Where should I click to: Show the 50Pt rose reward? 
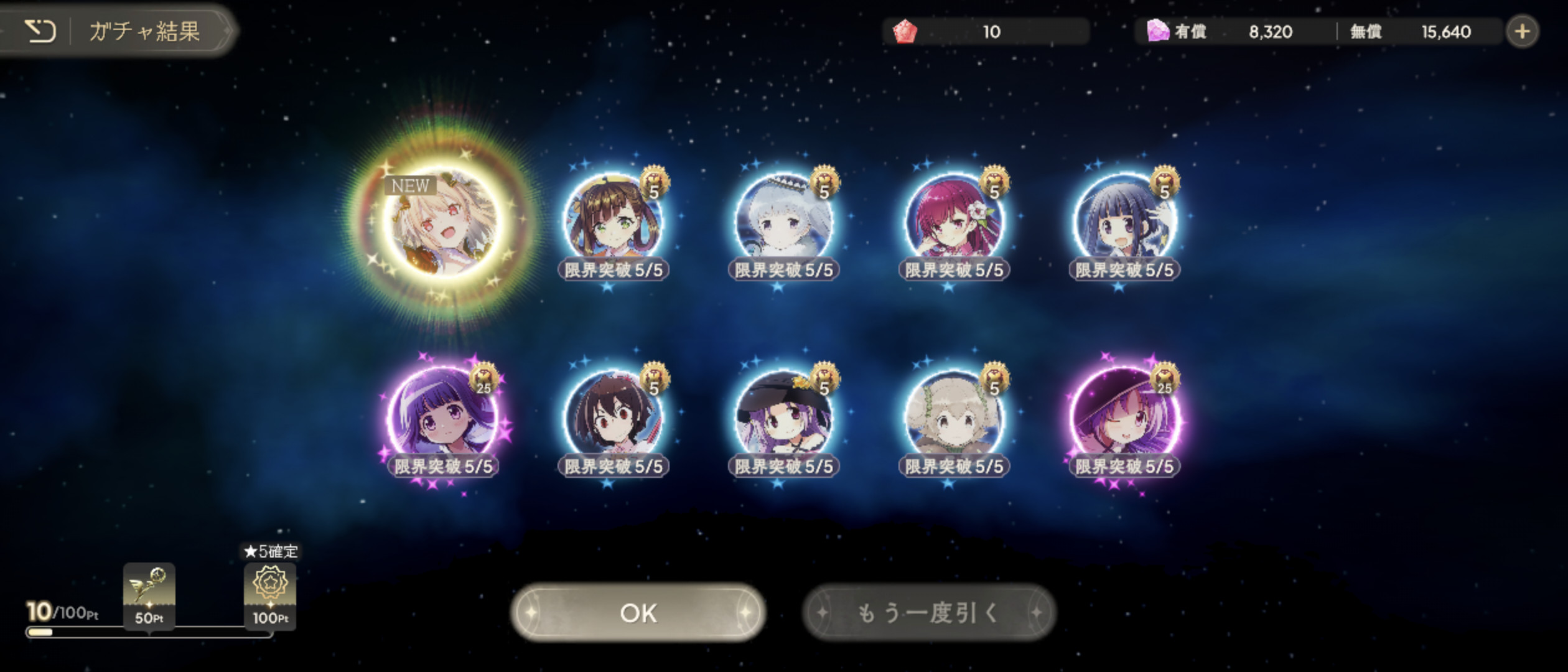[149, 595]
